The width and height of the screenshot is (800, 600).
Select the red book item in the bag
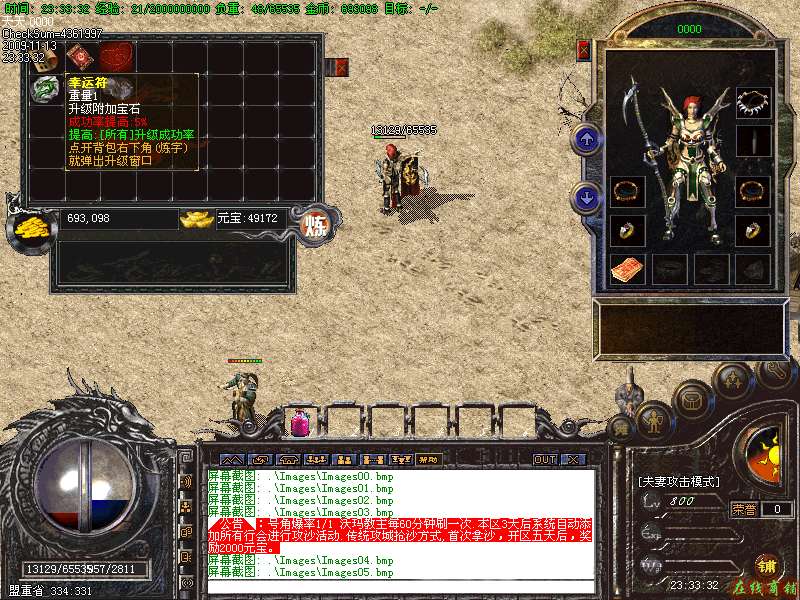[78, 55]
